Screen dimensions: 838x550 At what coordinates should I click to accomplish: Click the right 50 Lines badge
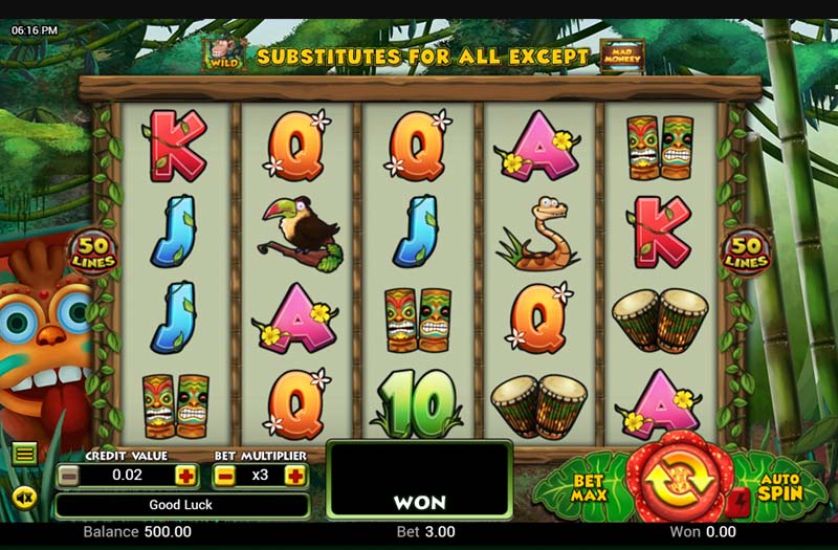[x=746, y=251]
